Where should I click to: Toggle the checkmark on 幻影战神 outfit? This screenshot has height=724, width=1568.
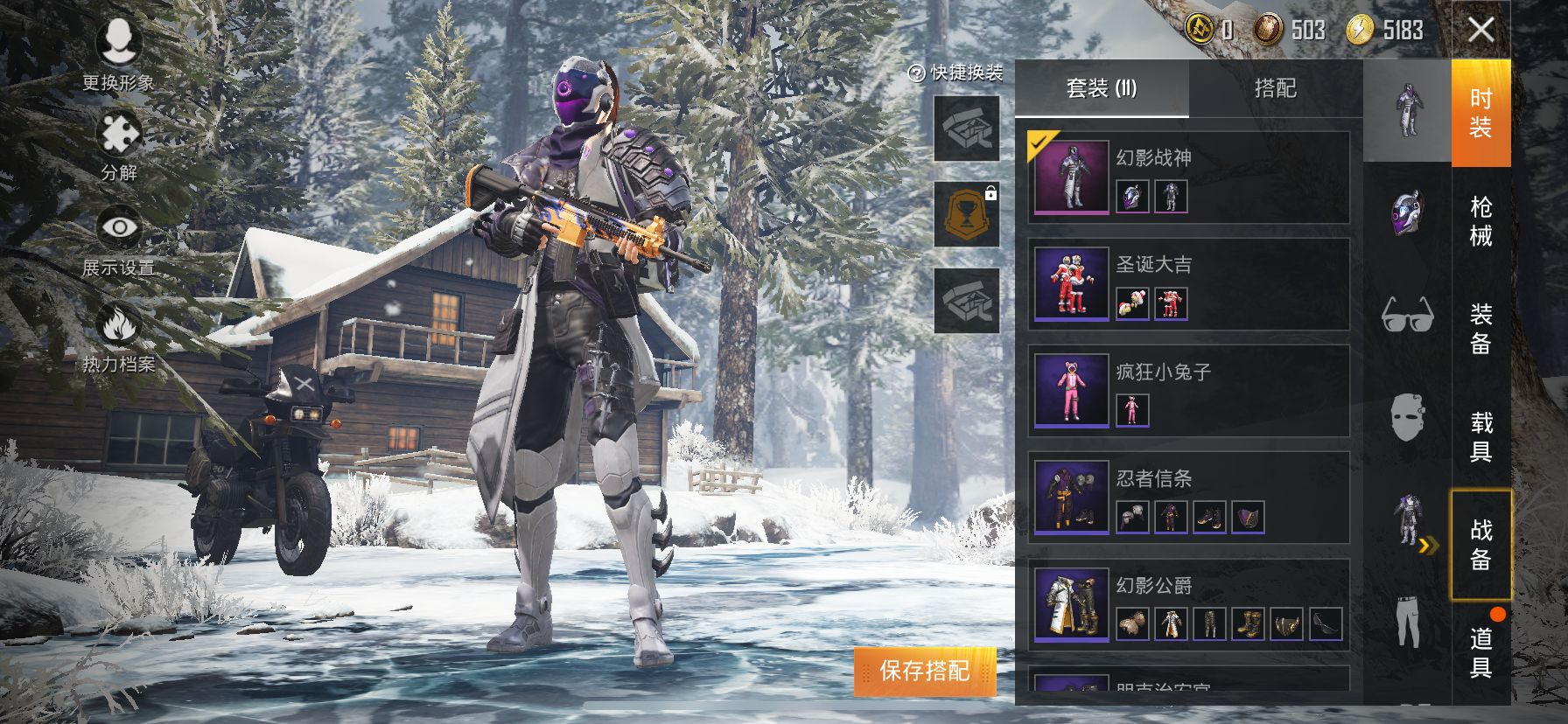click(x=1037, y=142)
